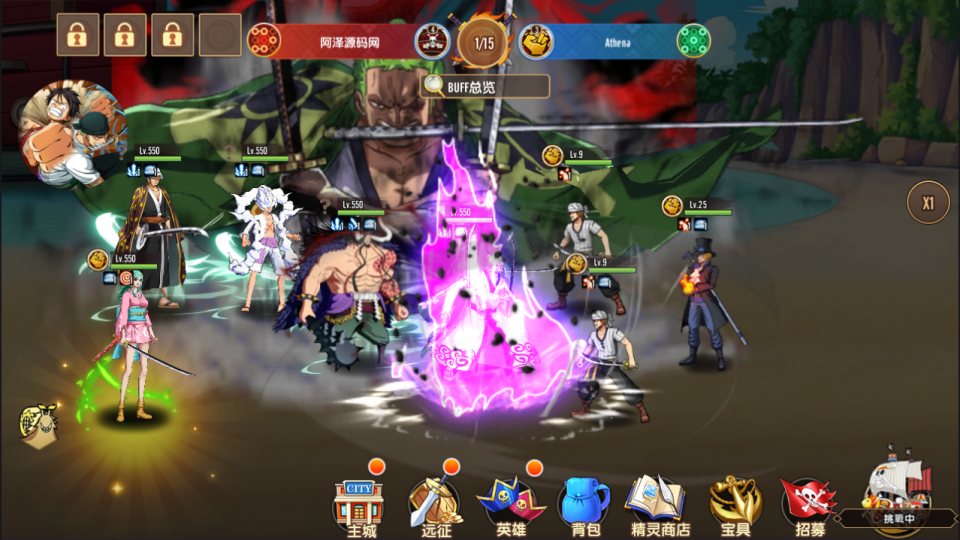This screenshot has height=540, width=960.
Task: Open the 英雄 heroes menu
Action: point(511,505)
